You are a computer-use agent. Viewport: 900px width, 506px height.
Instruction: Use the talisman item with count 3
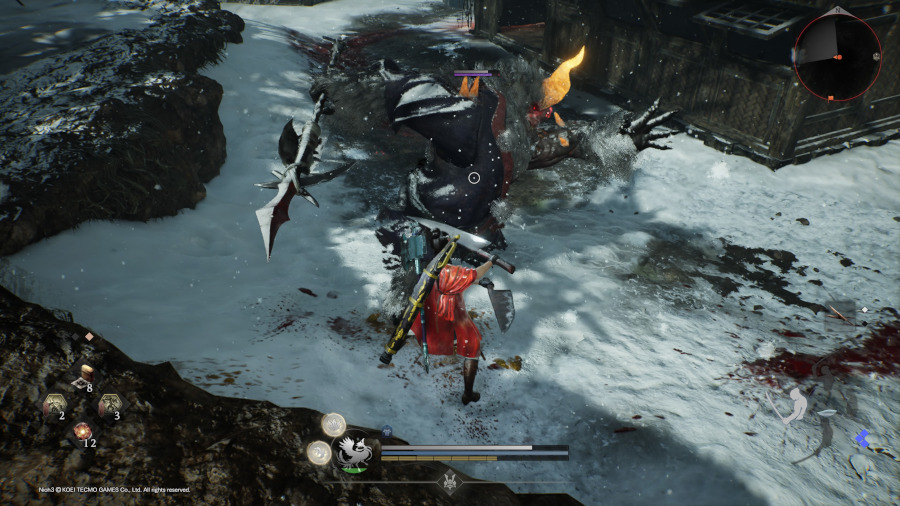click(108, 405)
